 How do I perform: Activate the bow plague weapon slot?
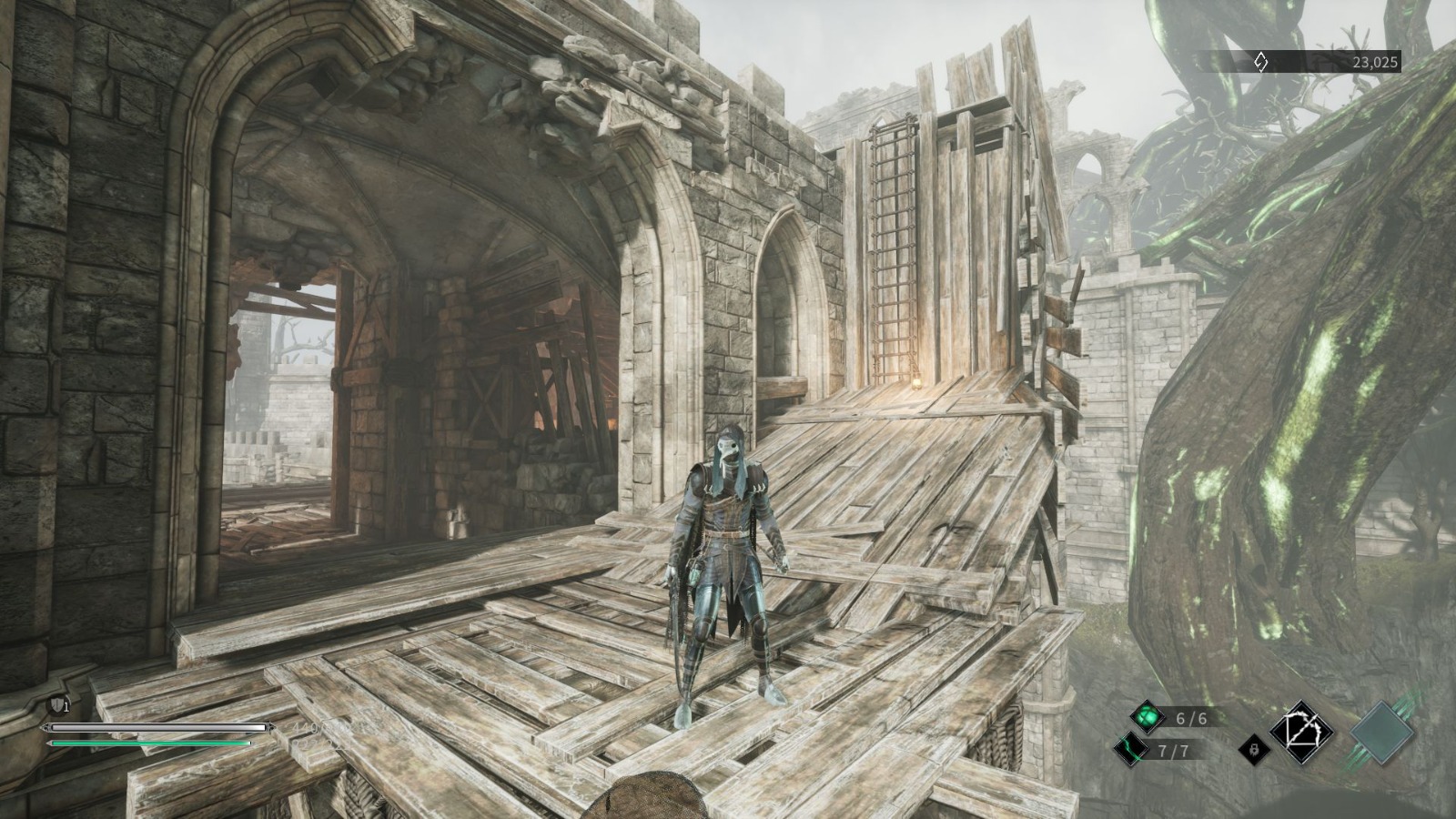point(1301,733)
